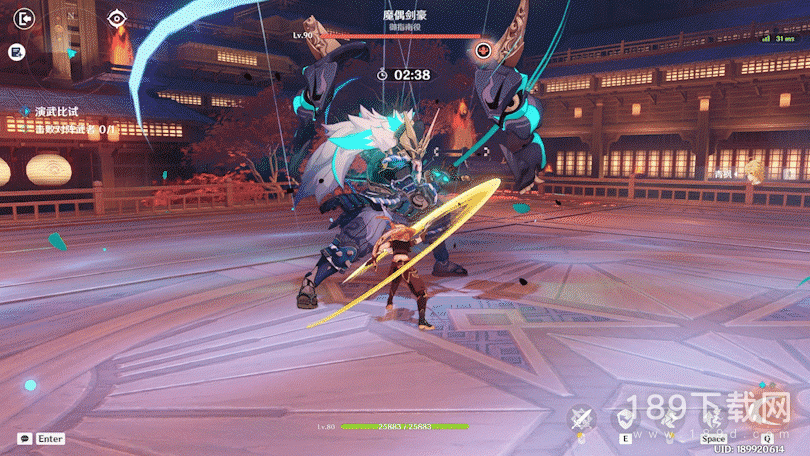Screen dimensions: 810x456
Task: Toggle the eye view icon
Action: (117, 17)
